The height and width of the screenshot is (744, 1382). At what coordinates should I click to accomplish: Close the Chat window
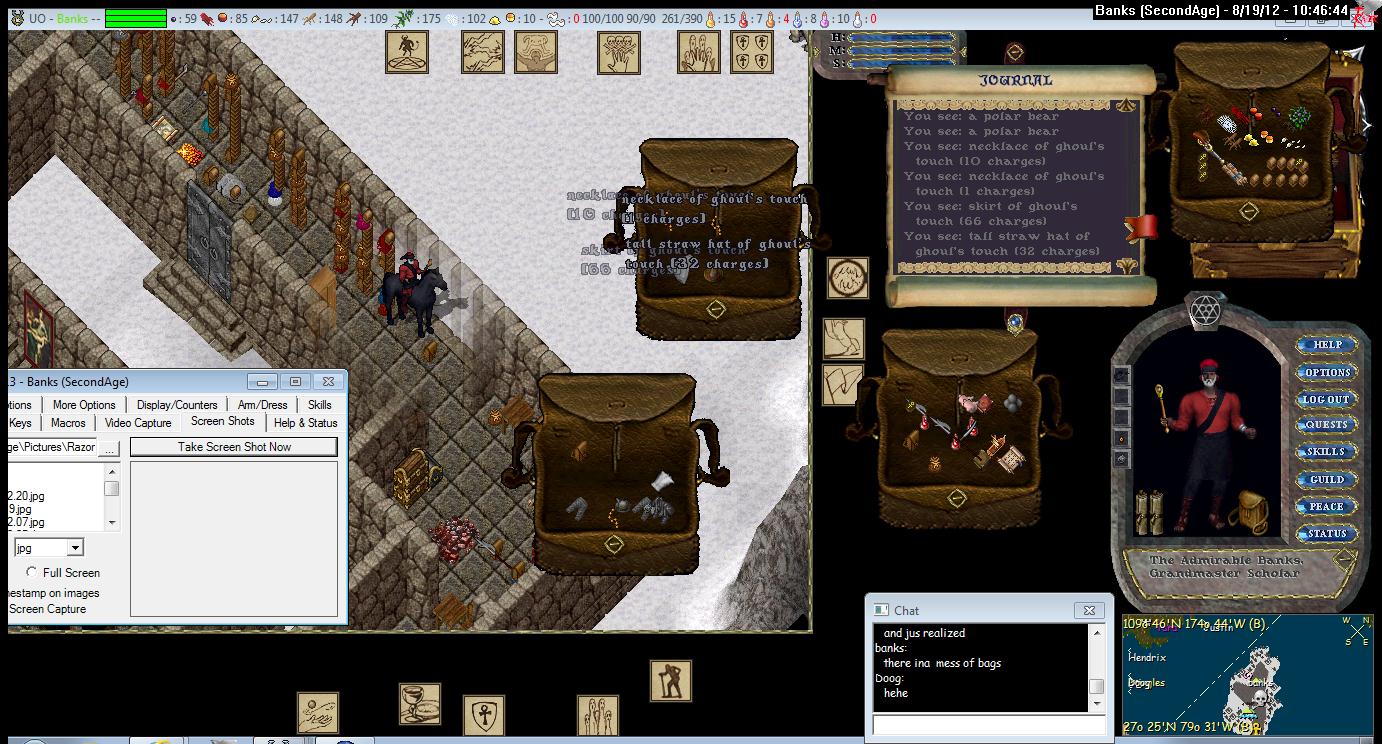(1089, 610)
